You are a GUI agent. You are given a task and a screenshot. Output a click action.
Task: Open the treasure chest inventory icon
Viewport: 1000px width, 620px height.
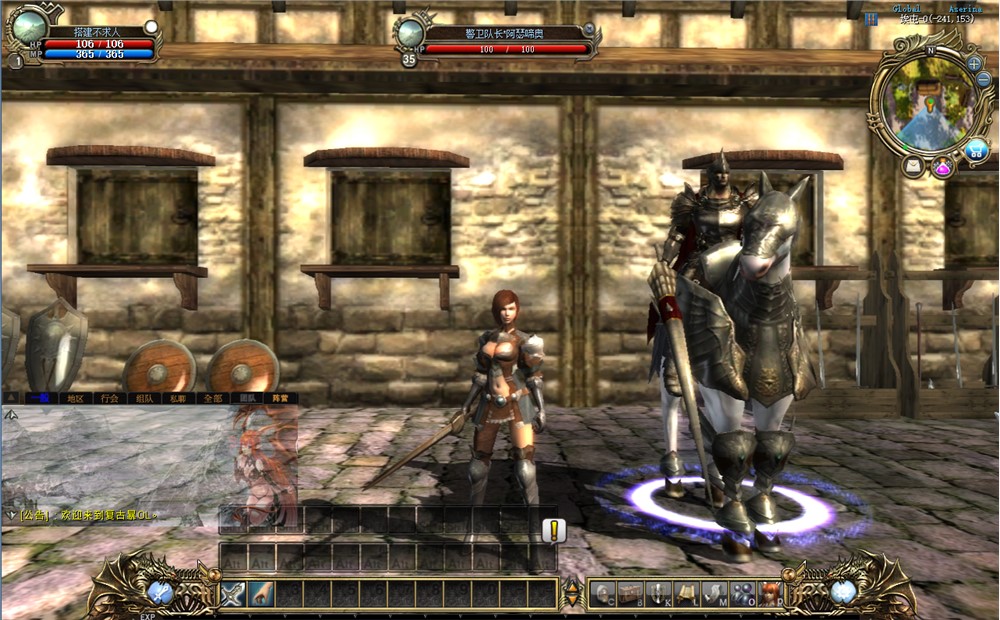[629, 594]
